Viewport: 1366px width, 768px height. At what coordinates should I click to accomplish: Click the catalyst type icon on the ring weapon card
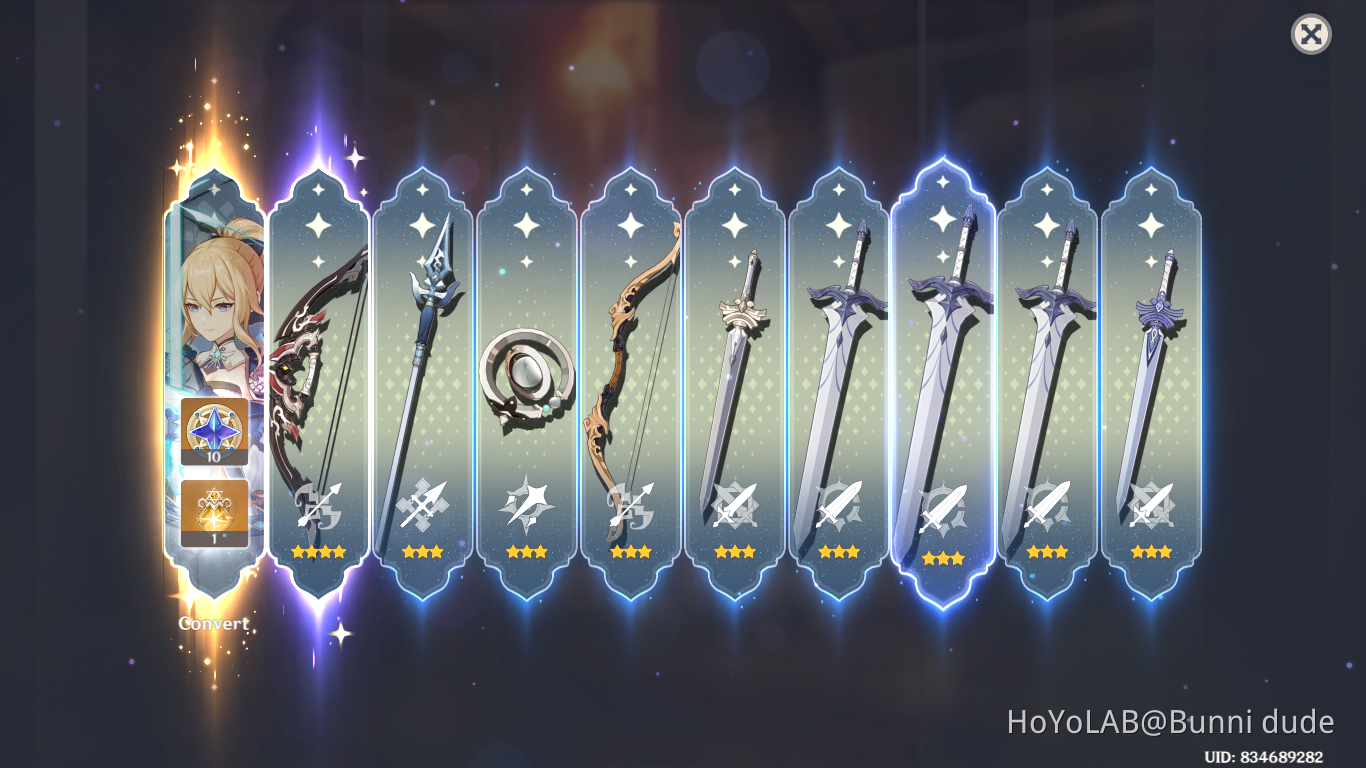(527, 501)
